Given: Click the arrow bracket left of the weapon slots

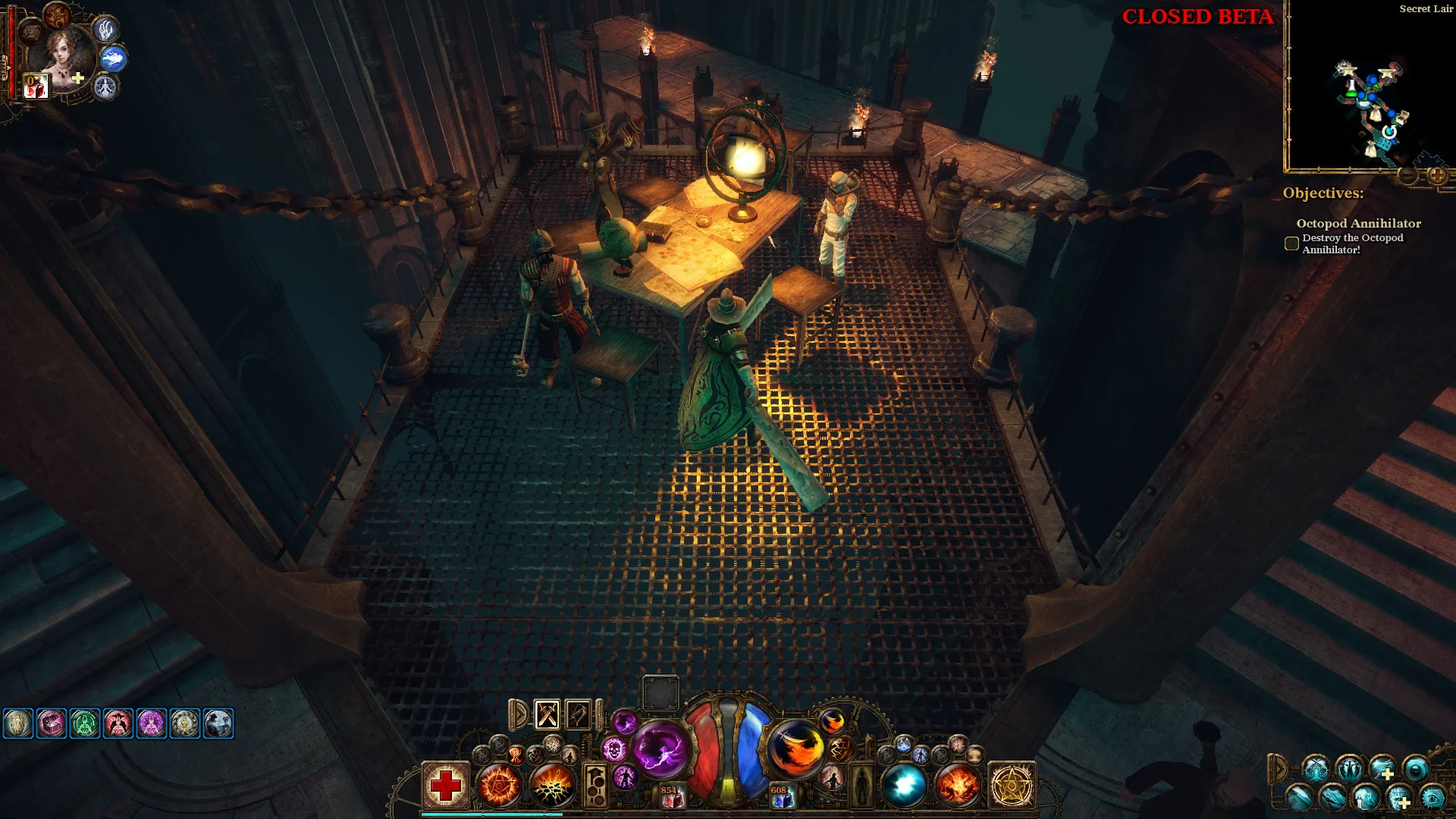Looking at the screenshot, I should 519,714.
